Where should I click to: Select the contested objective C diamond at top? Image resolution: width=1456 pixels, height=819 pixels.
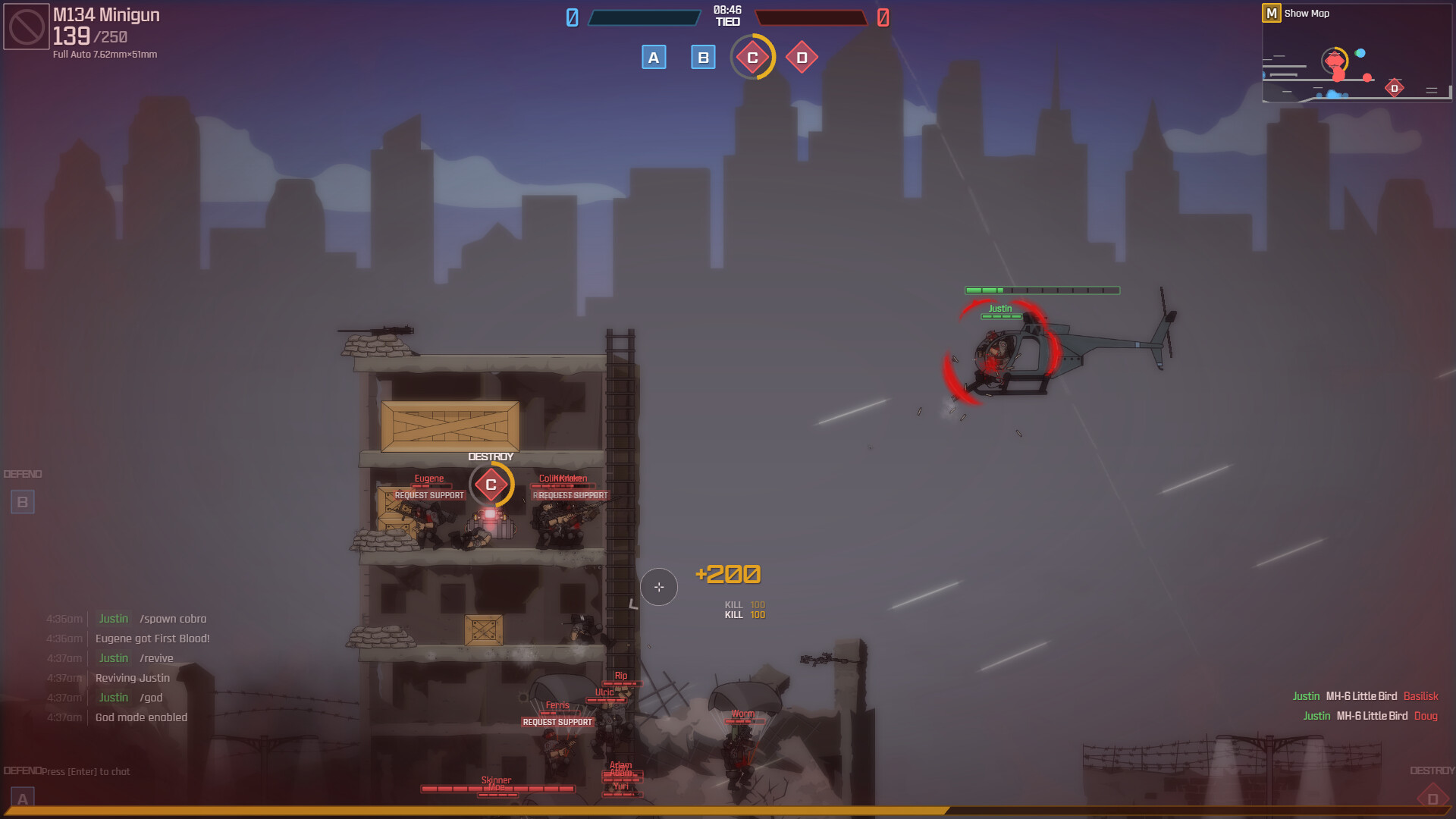point(753,57)
